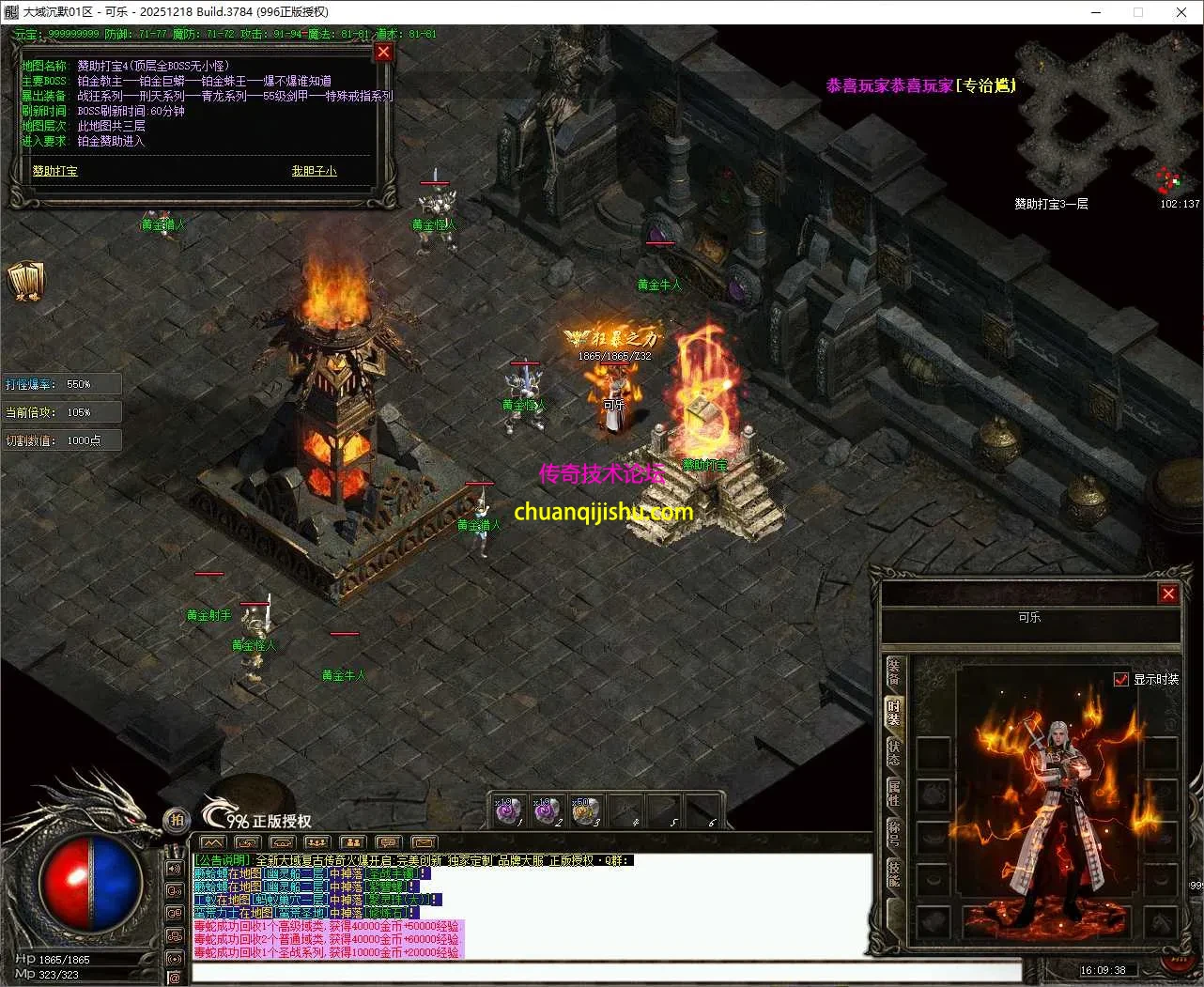This screenshot has width=1204, height=987.
Task: Use the item in hotbar slot 1
Action: tap(508, 810)
